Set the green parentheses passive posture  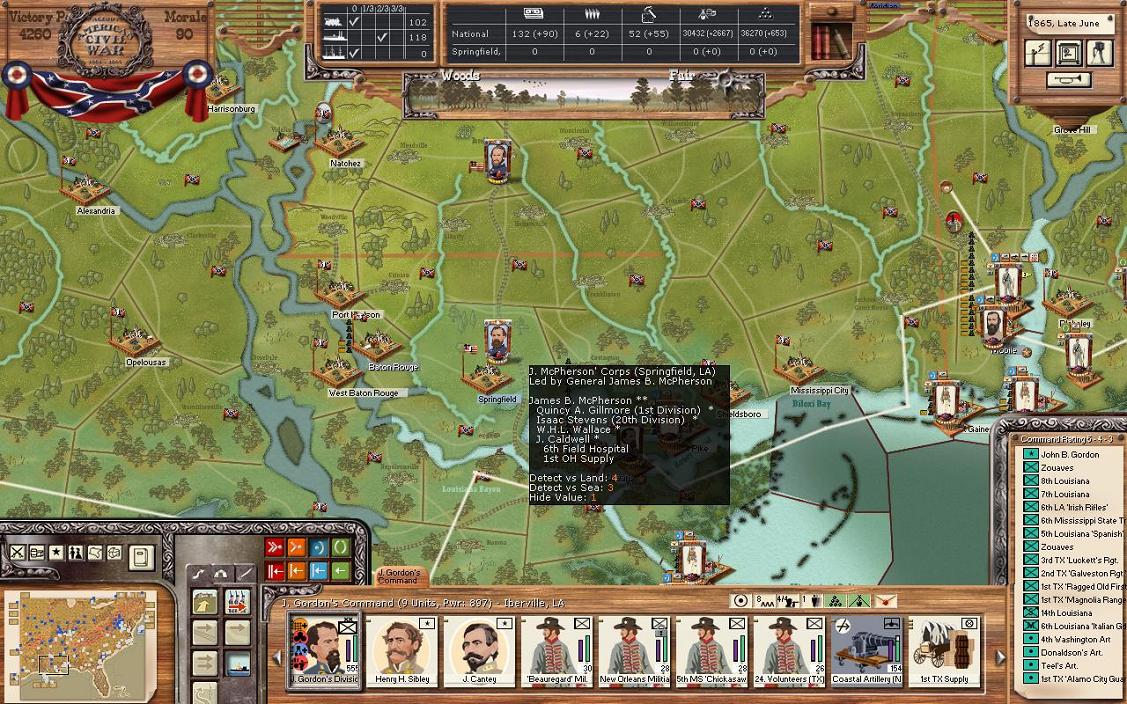[x=341, y=547]
